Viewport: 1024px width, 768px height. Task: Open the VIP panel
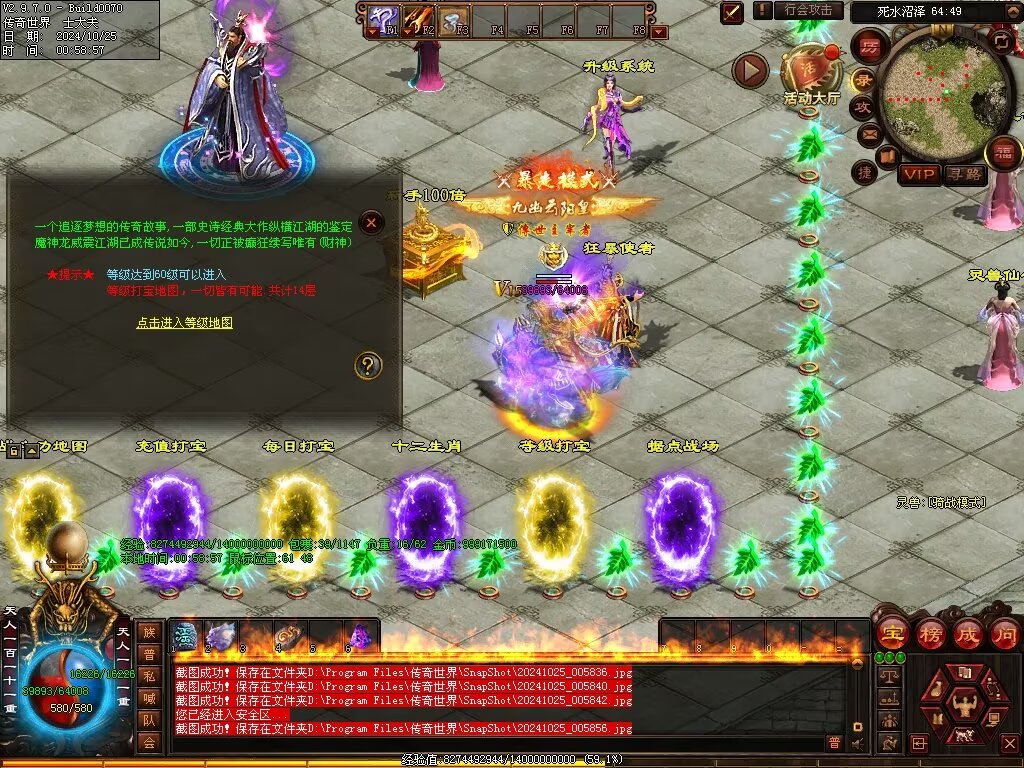(918, 174)
